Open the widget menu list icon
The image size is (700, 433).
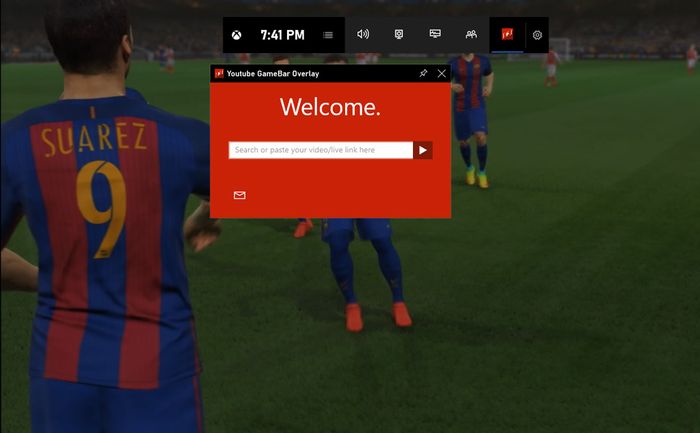click(328, 35)
